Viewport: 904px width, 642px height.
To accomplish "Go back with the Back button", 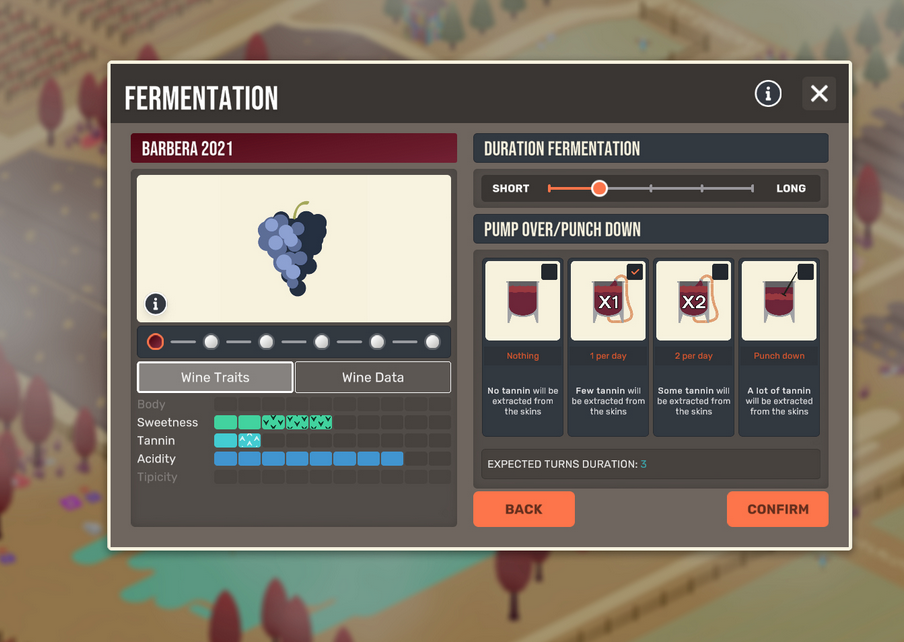I will point(523,509).
